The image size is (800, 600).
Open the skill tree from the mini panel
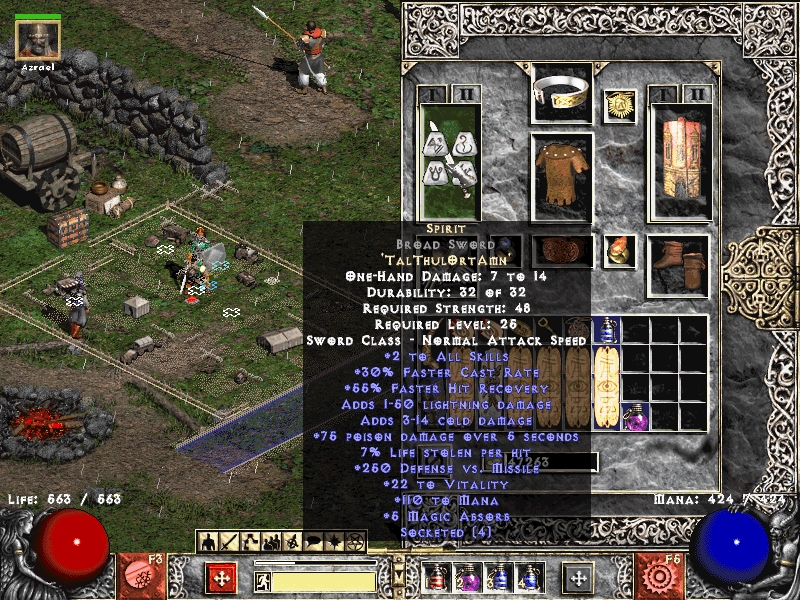pyautogui.click(x=250, y=541)
